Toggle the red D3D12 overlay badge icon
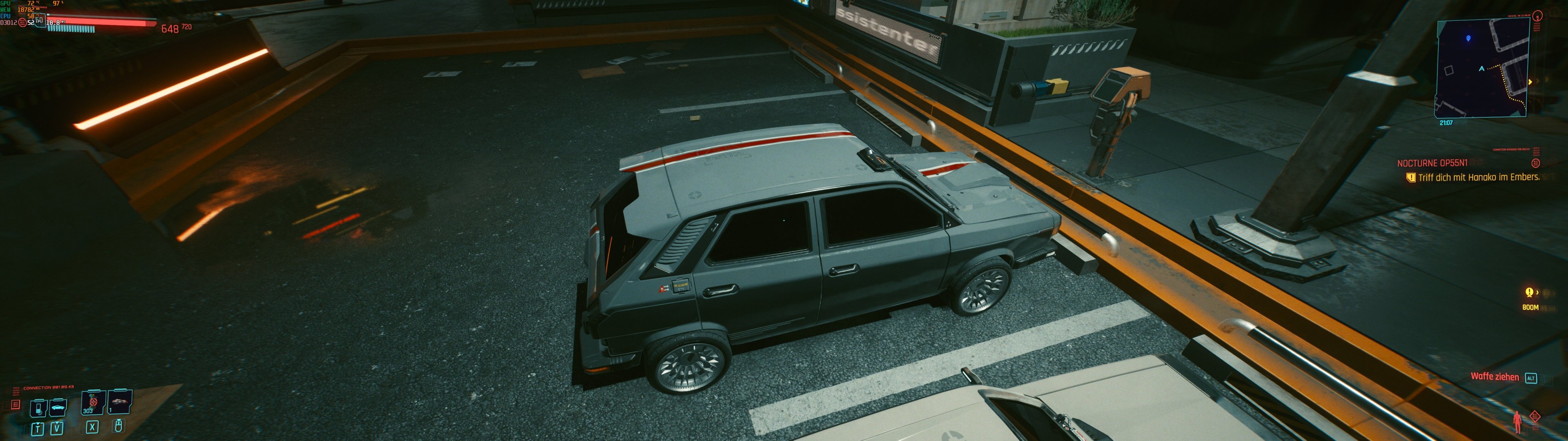1568x441 pixels. (22, 23)
